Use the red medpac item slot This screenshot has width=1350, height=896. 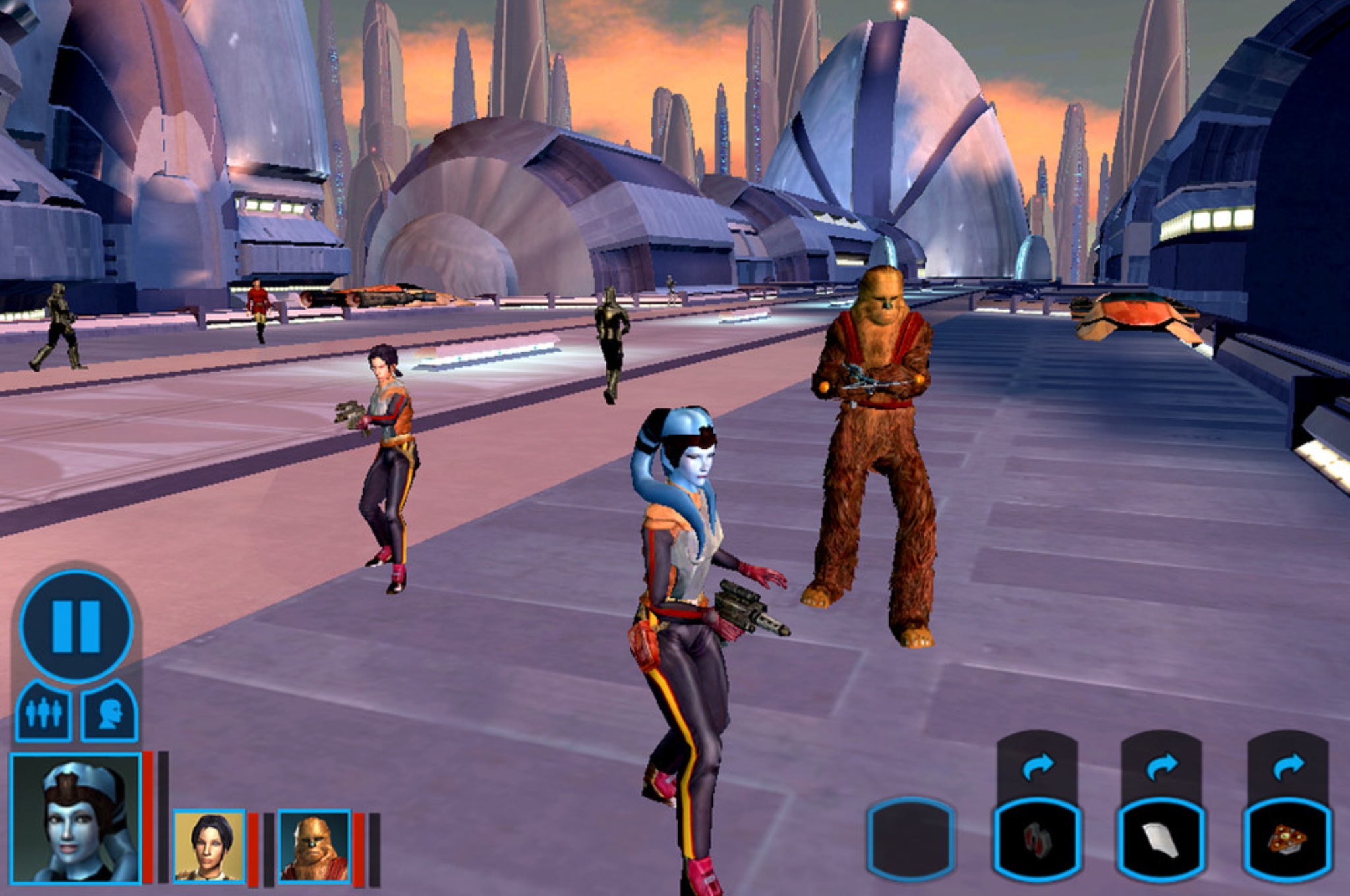tap(1037, 839)
